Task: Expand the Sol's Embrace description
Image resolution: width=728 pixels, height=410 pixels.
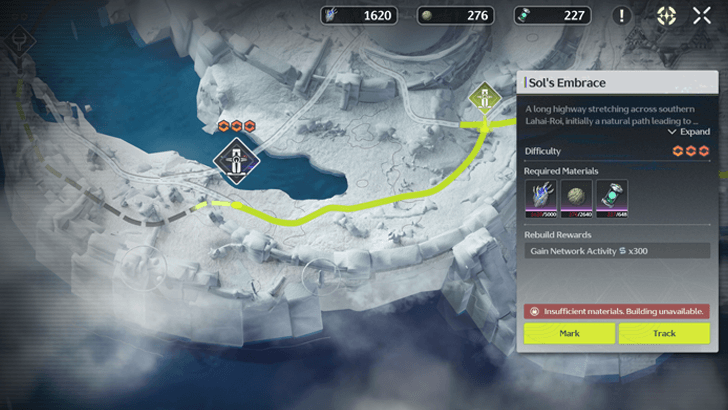Action: pyautogui.click(x=691, y=131)
